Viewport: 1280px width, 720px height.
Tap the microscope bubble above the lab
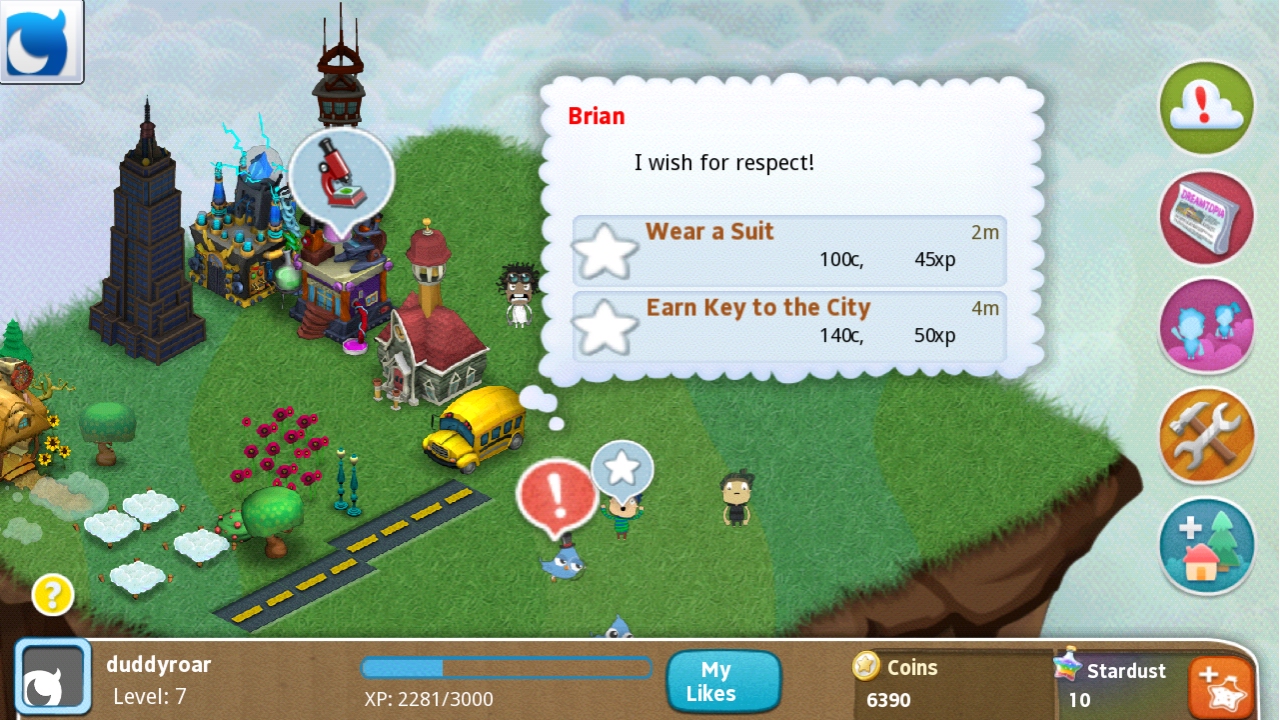tap(341, 176)
